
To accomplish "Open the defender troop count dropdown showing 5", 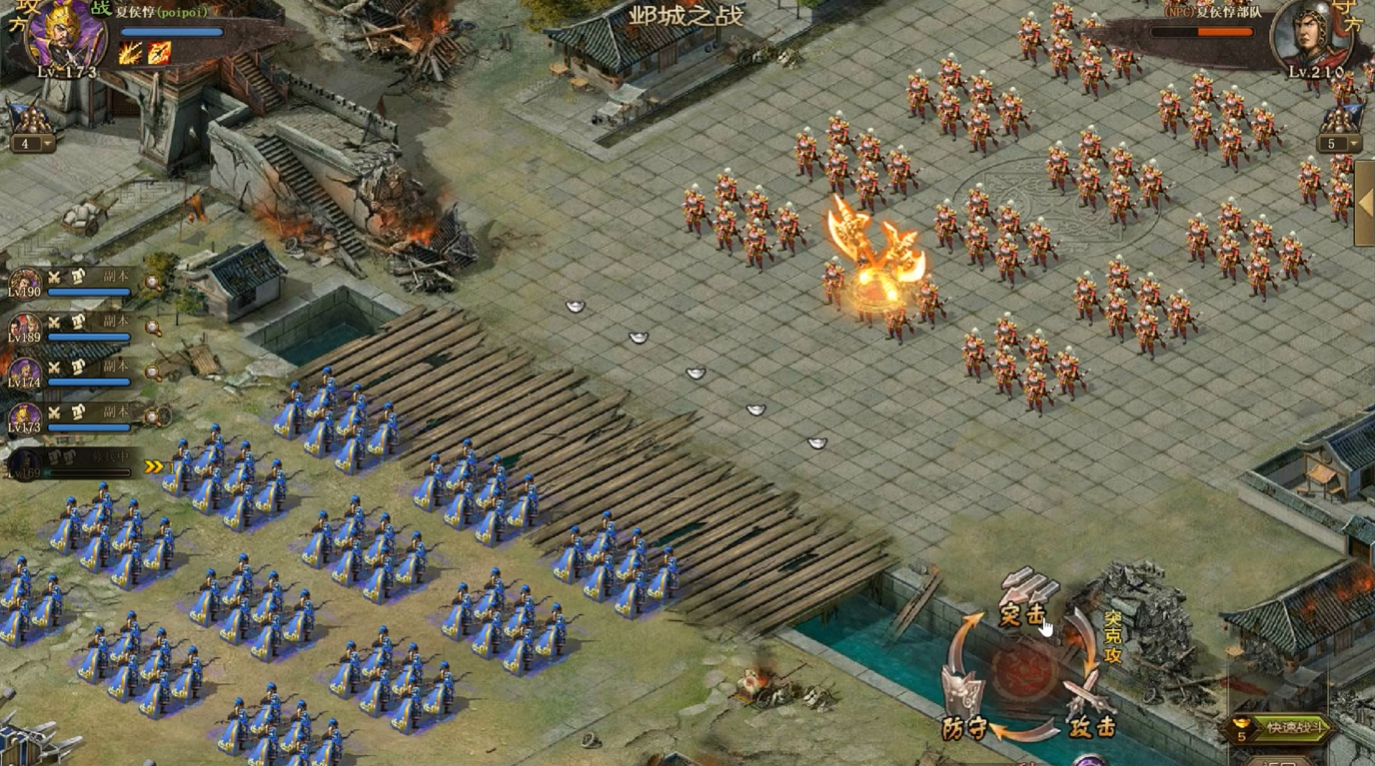I will pos(1340,143).
